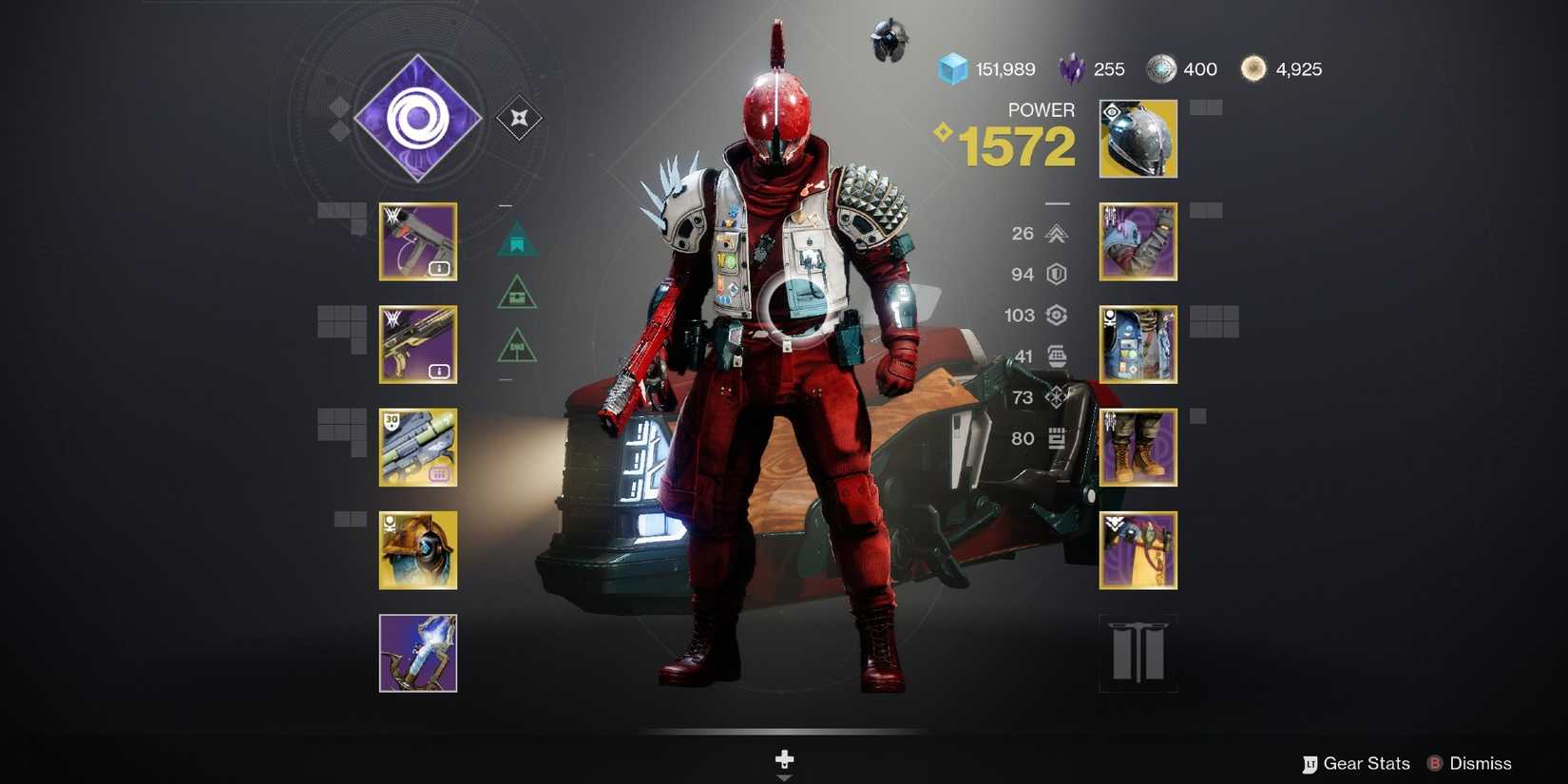Screen dimensions: 1568x784
Task: Select the heavy grenade launcher slot
Action: tap(418, 449)
